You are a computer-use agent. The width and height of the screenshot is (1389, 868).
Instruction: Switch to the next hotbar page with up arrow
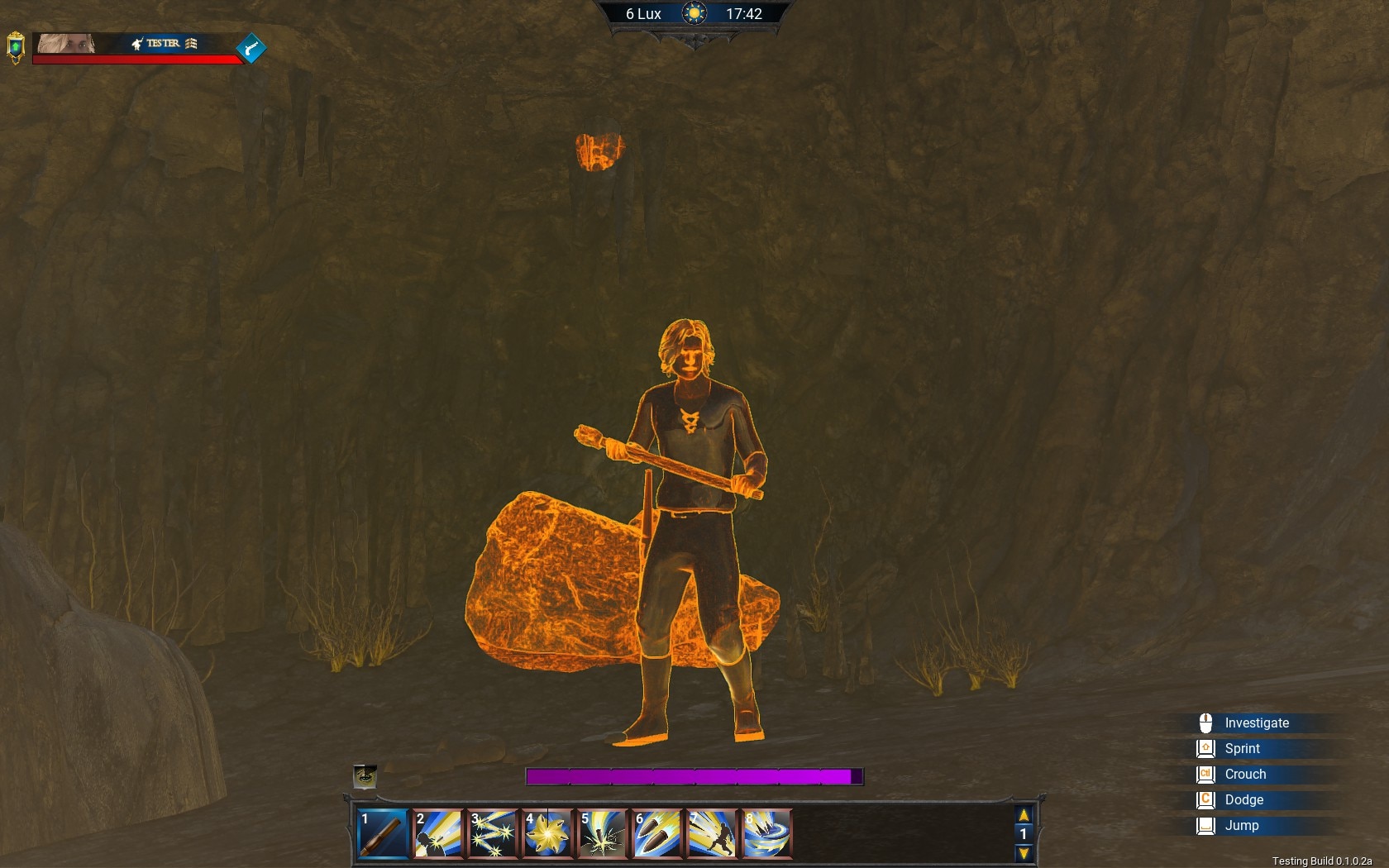click(x=1024, y=815)
